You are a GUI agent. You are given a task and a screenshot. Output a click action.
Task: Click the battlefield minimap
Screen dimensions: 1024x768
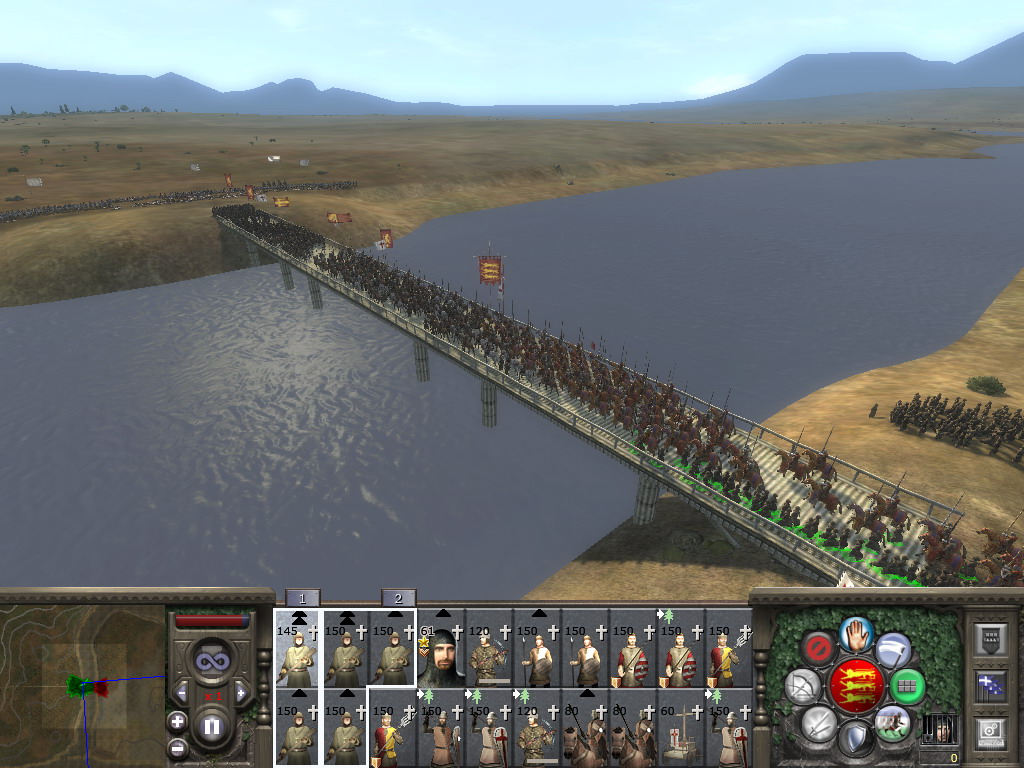[x=83, y=686]
